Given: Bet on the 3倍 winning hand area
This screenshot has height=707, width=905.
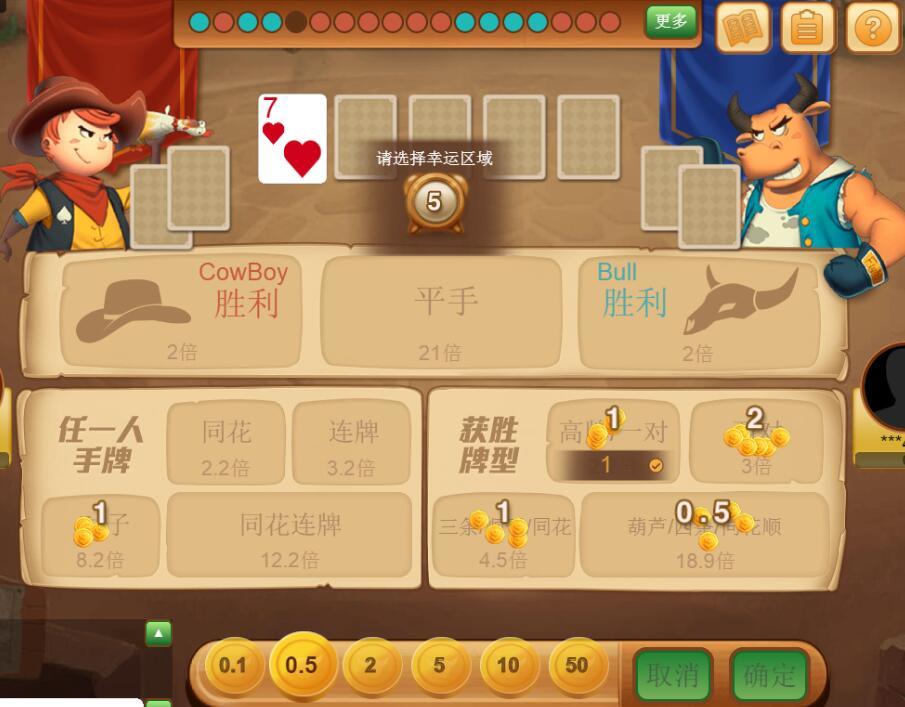Looking at the screenshot, I should pyautogui.click(x=756, y=442).
